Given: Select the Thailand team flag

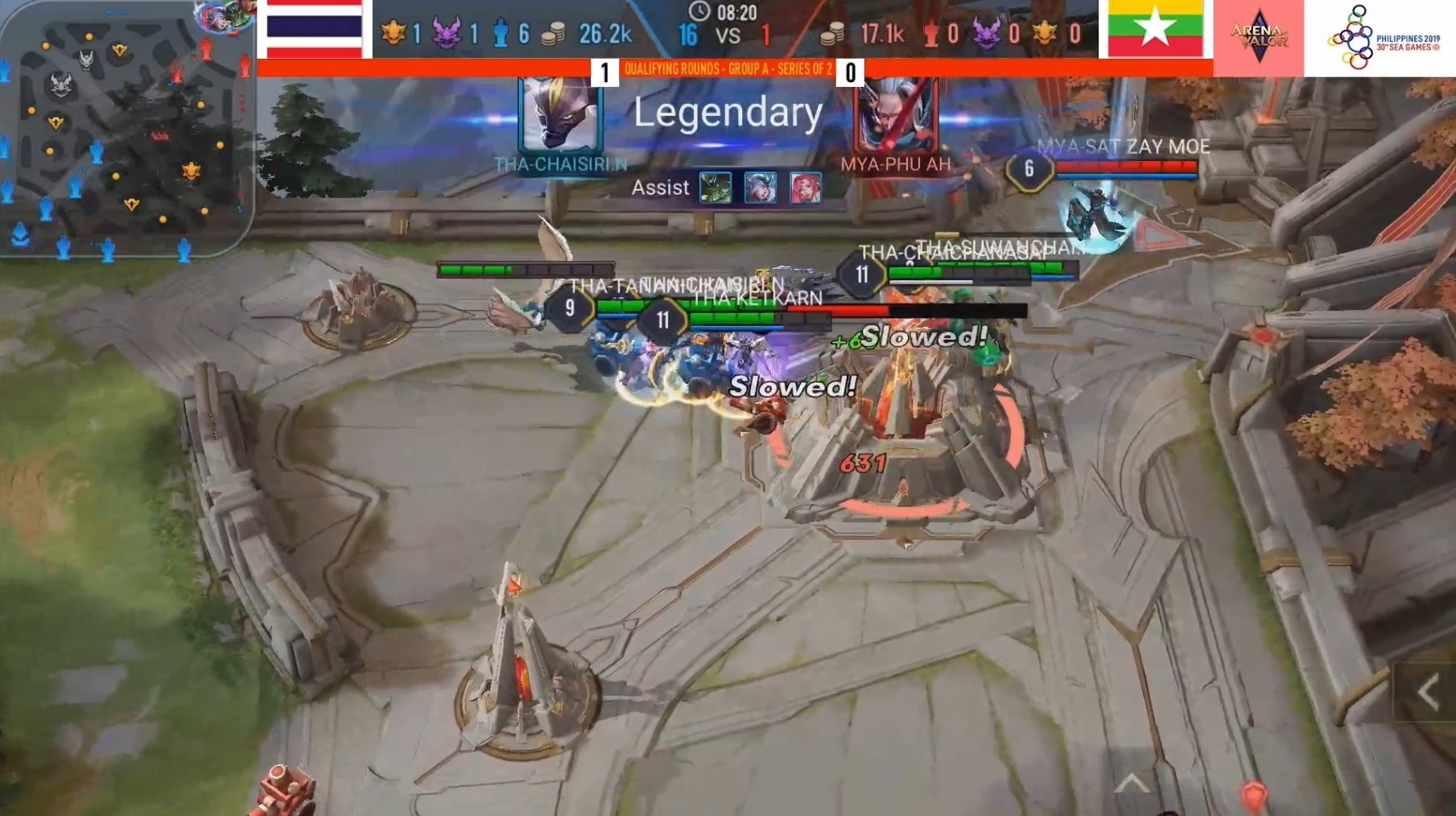Looking at the screenshot, I should [x=315, y=29].
